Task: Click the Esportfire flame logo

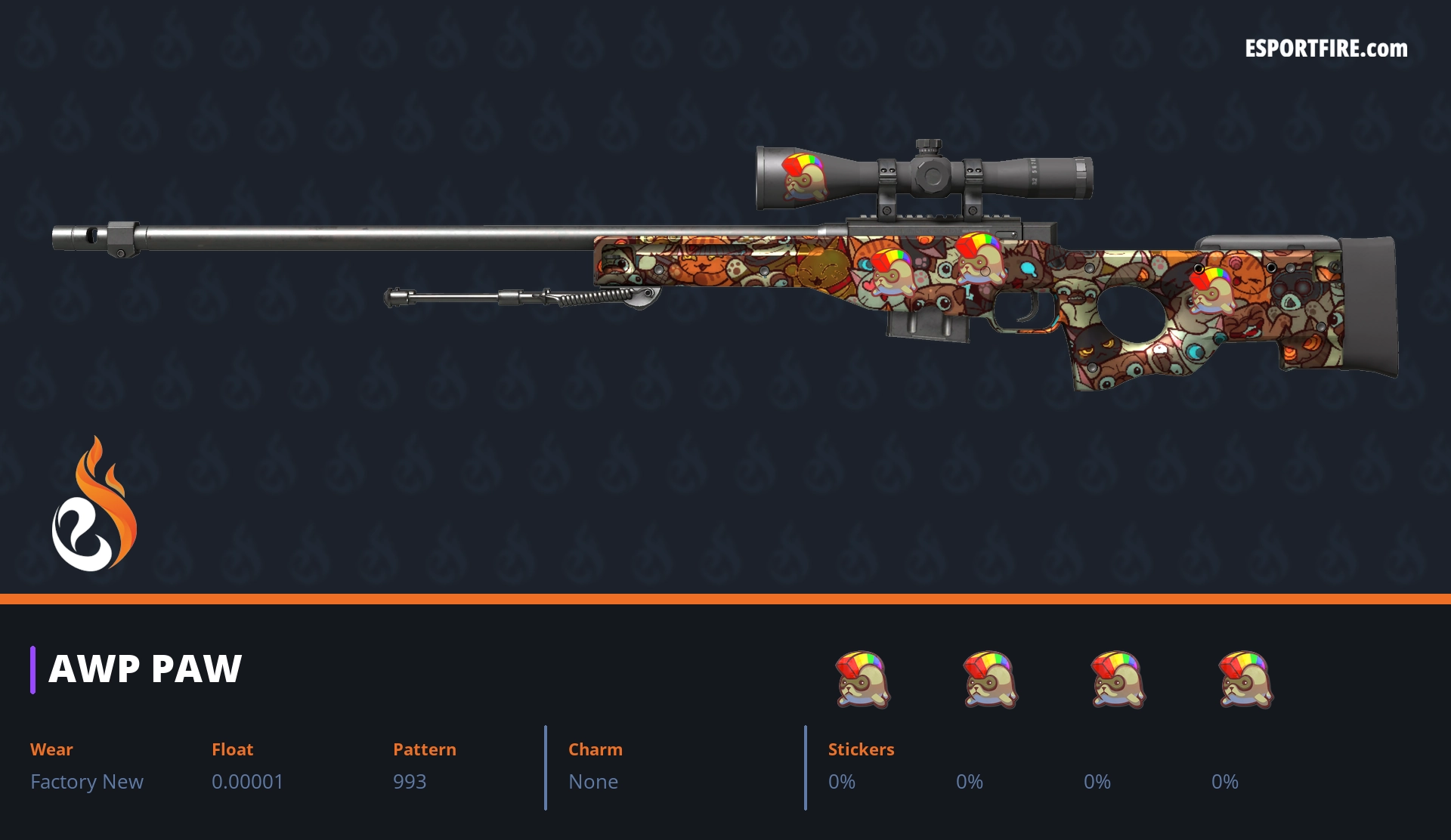Action: (94, 505)
